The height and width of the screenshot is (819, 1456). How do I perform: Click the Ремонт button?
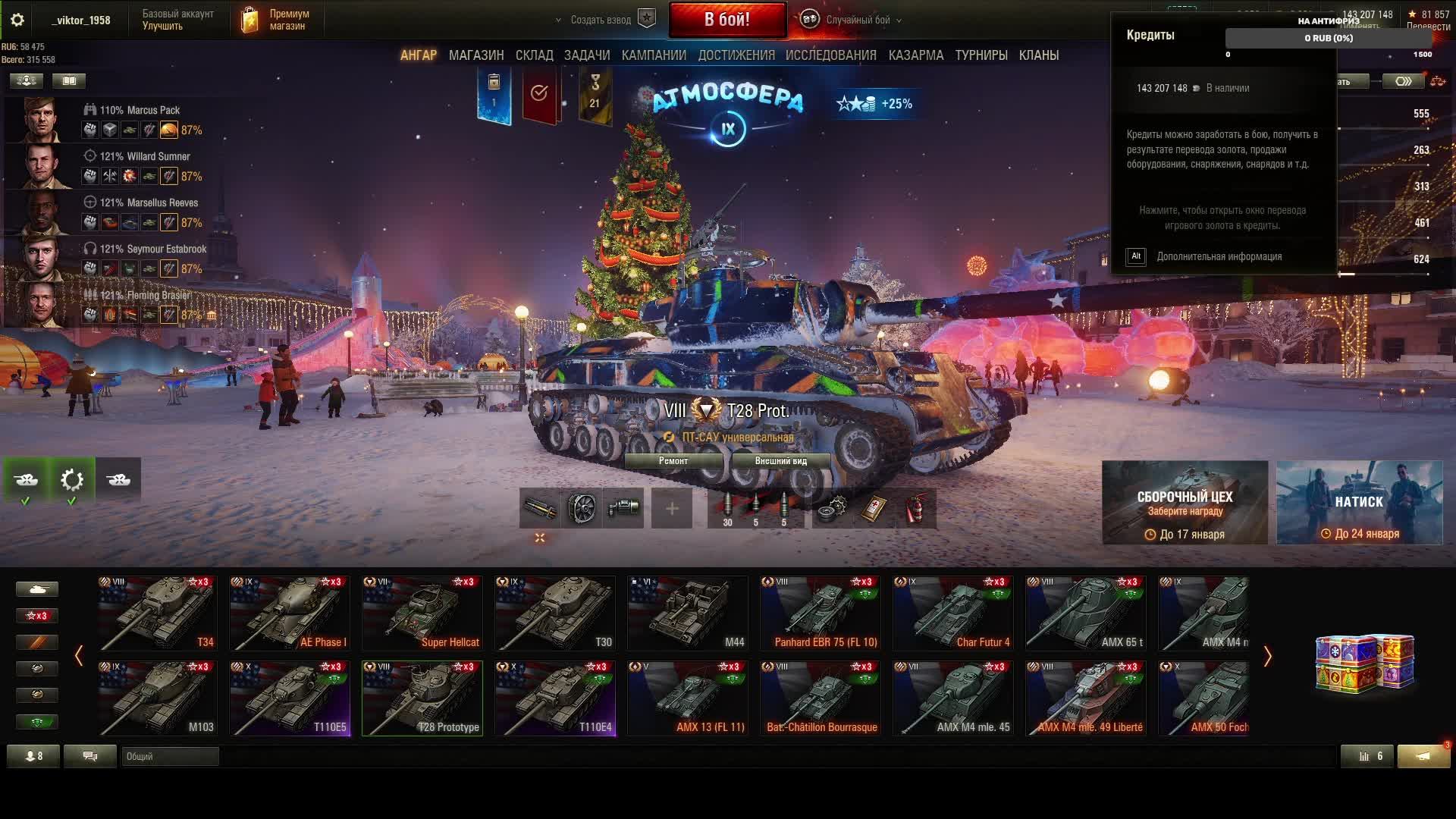[x=673, y=461]
